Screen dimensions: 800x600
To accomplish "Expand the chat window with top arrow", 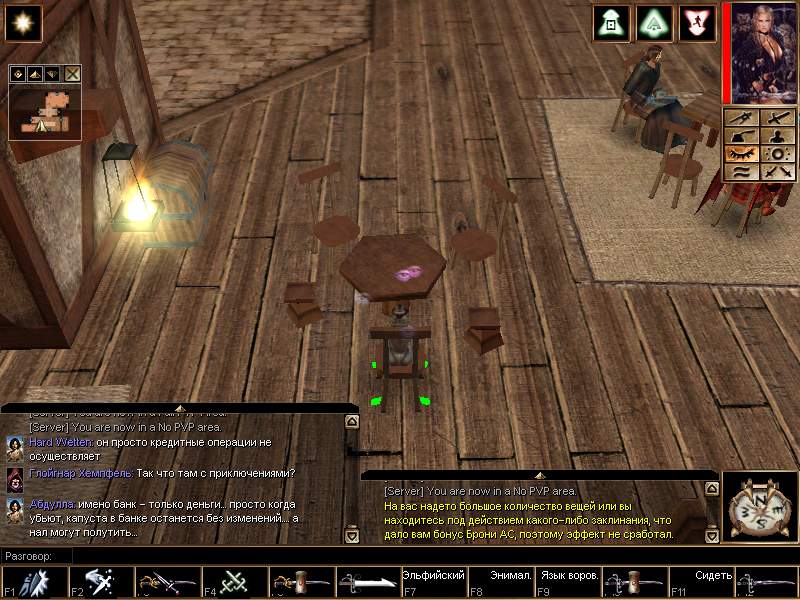I will pyautogui.click(x=179, y=408).
